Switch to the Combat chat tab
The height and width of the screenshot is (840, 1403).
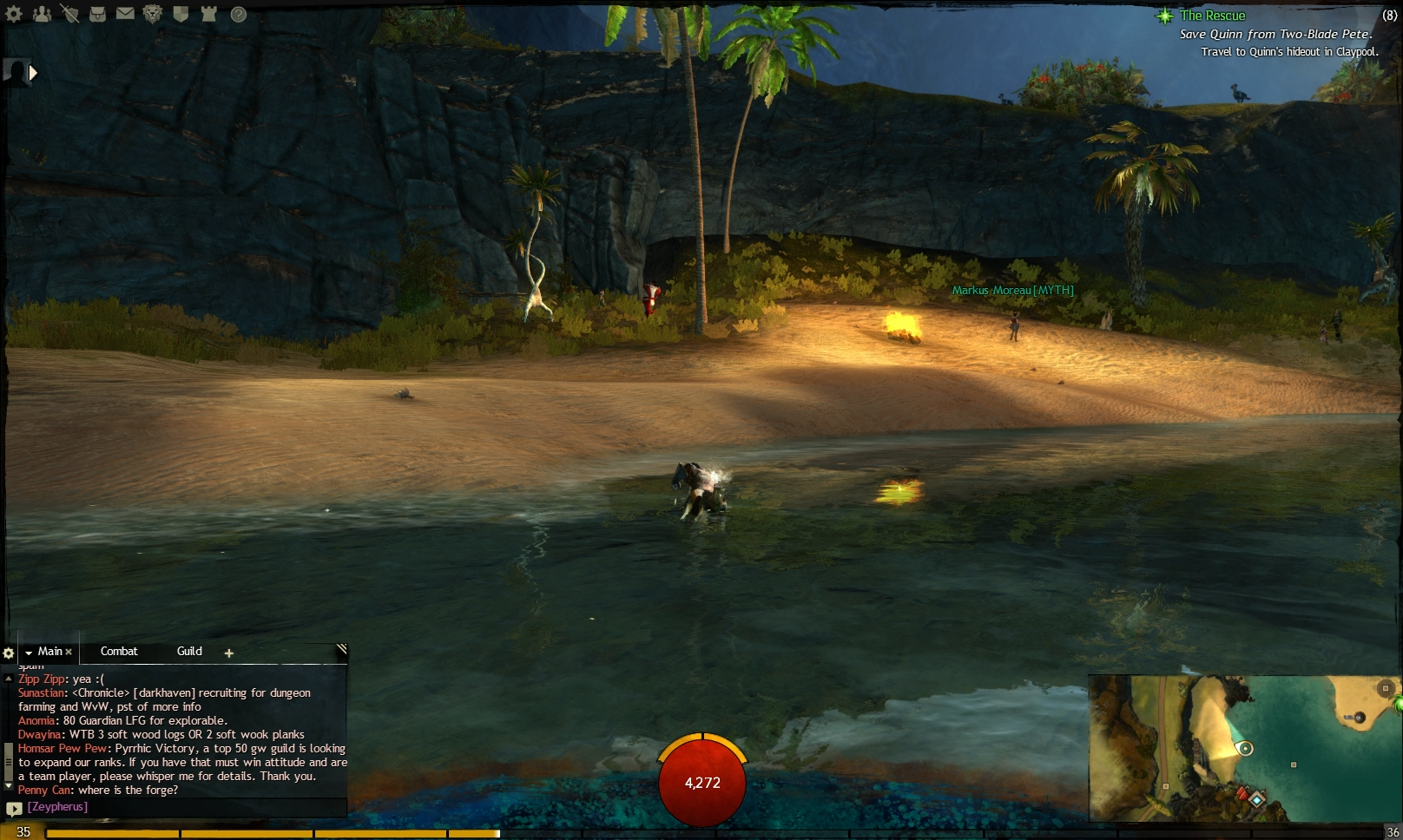click(119, 652)
